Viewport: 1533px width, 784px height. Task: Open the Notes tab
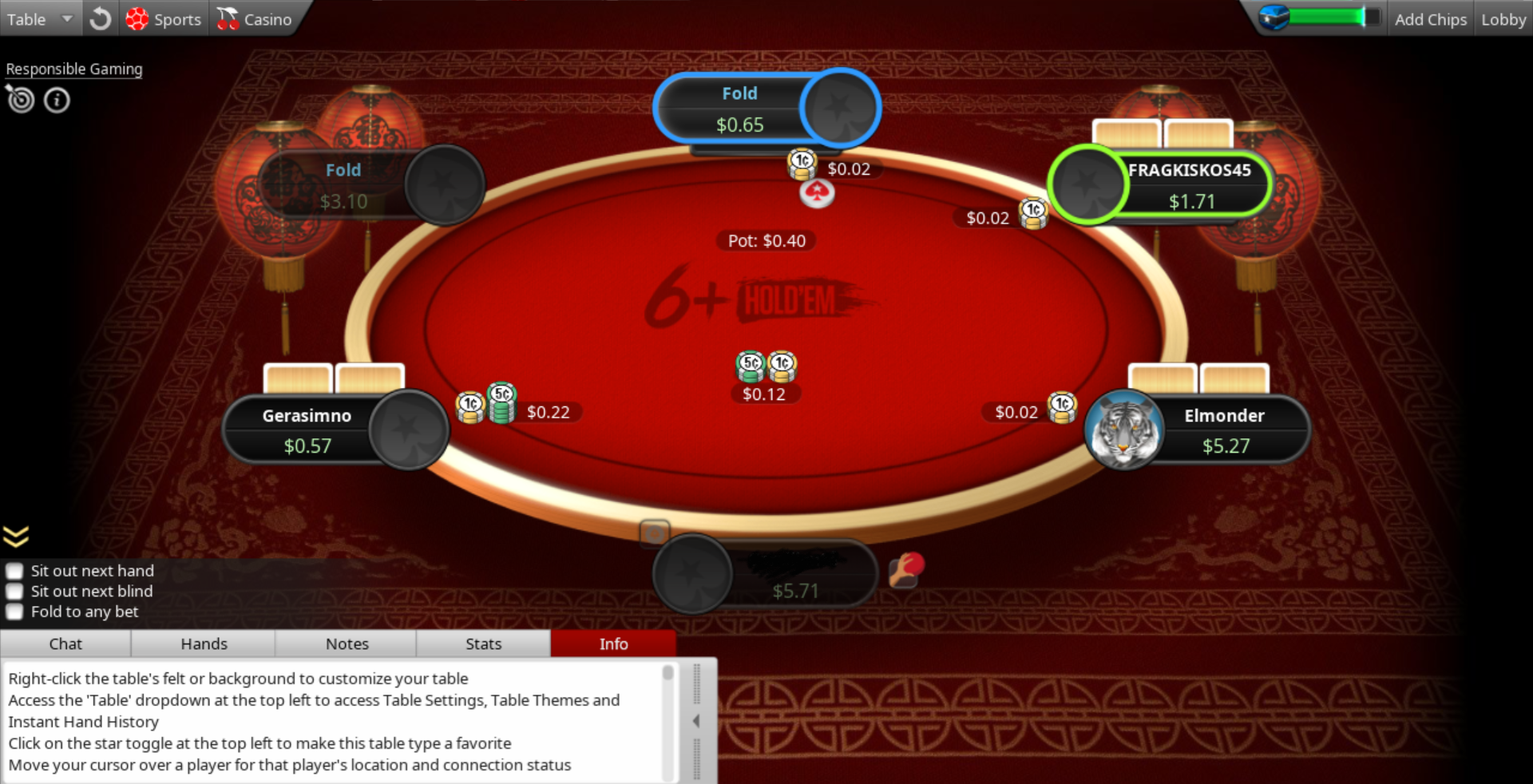tap(347, 643)
